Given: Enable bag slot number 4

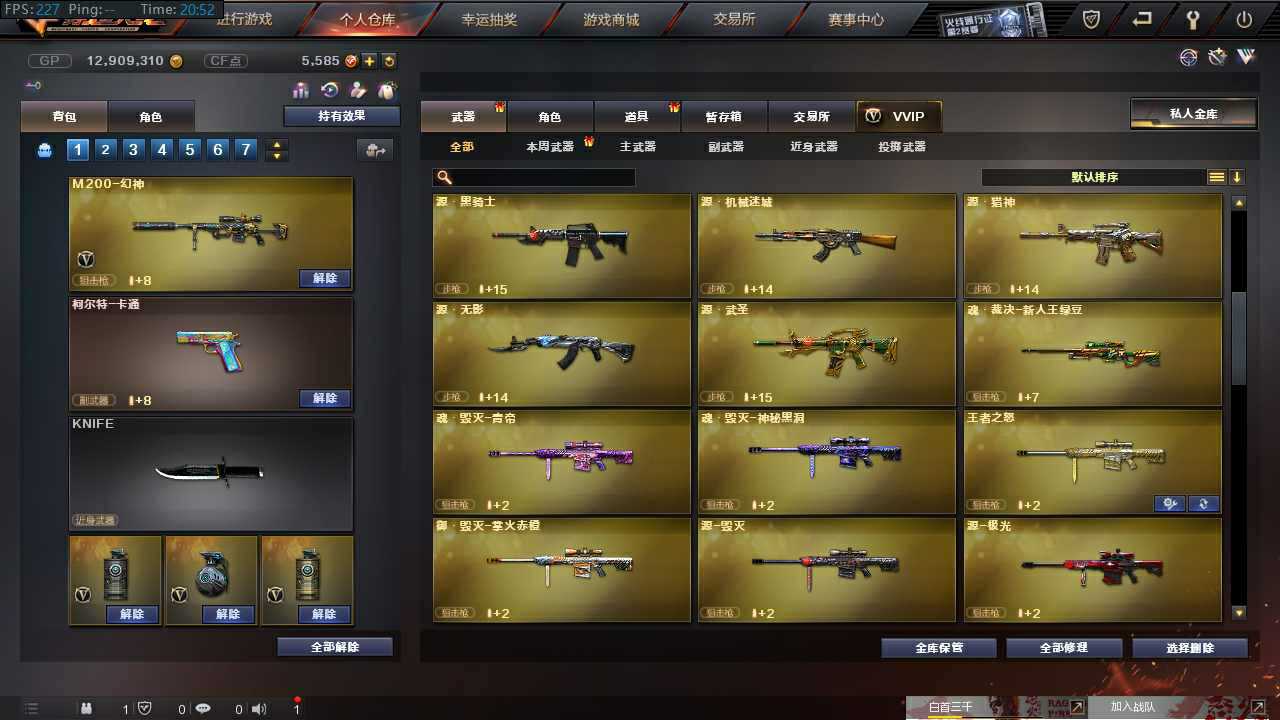Looking at the screenshot, I should tap(162, 149).
